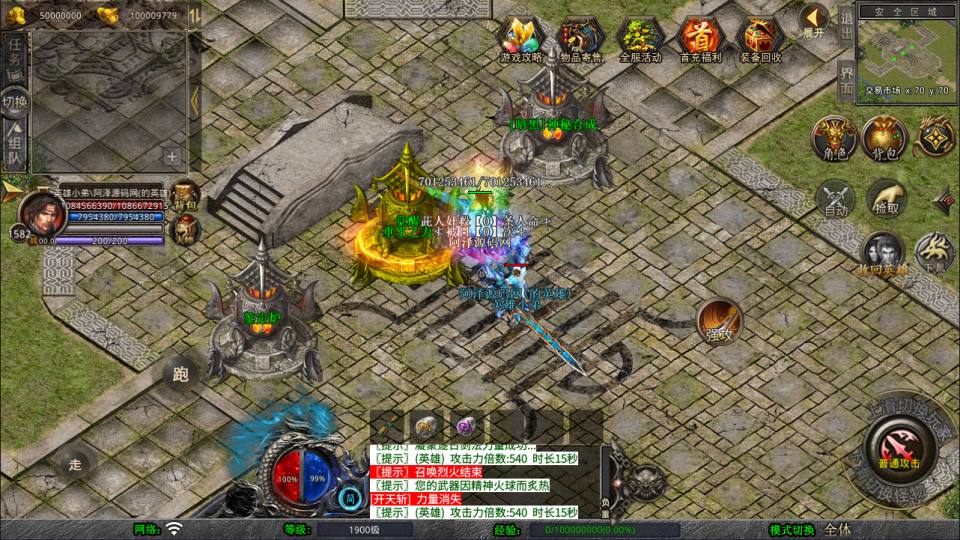This screenshot has height=540, width=960.
Task: Open the minimap of 交易市场
Action: pos(906,52)
